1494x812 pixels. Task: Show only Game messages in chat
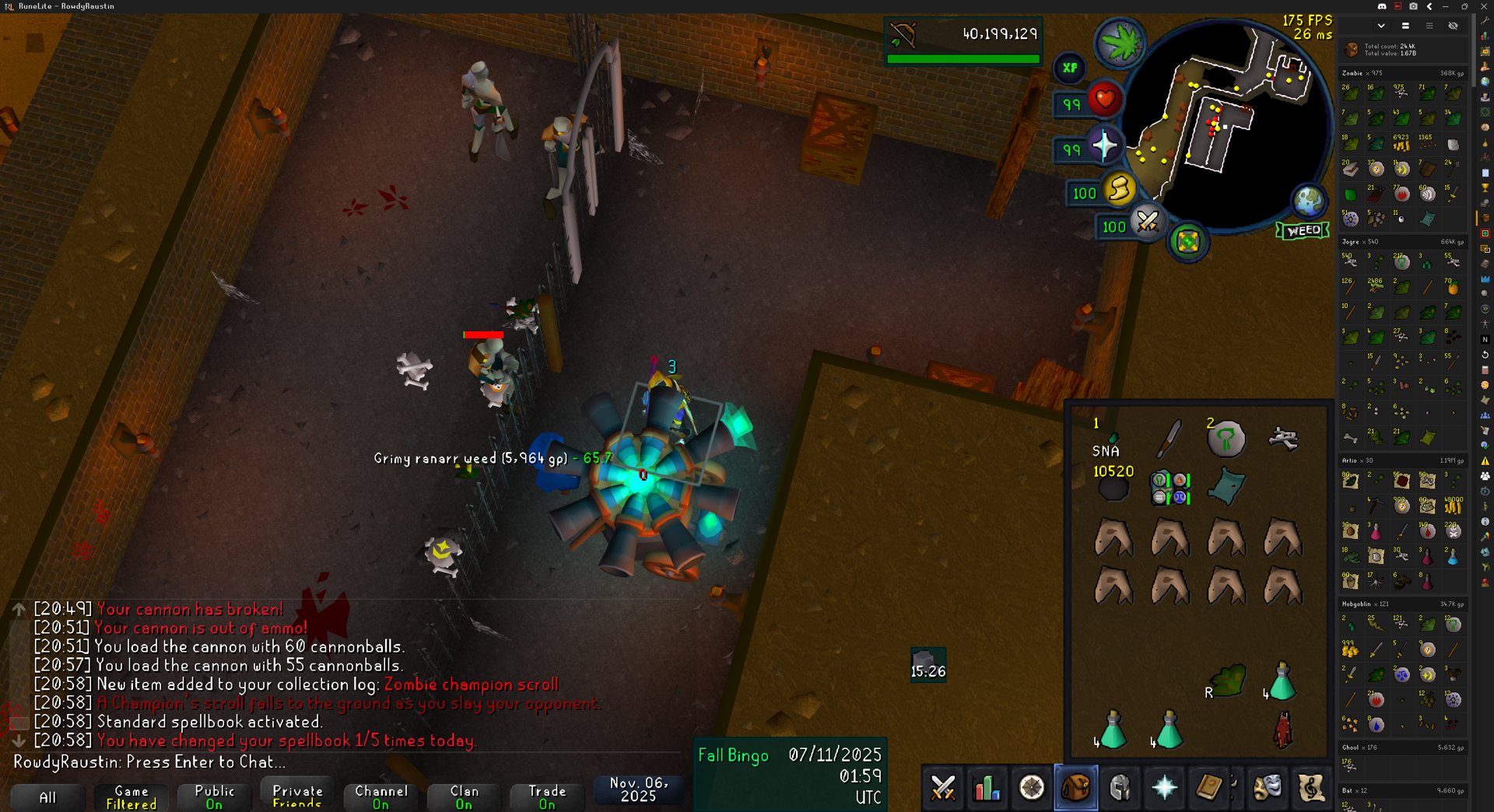pos(131,796)
